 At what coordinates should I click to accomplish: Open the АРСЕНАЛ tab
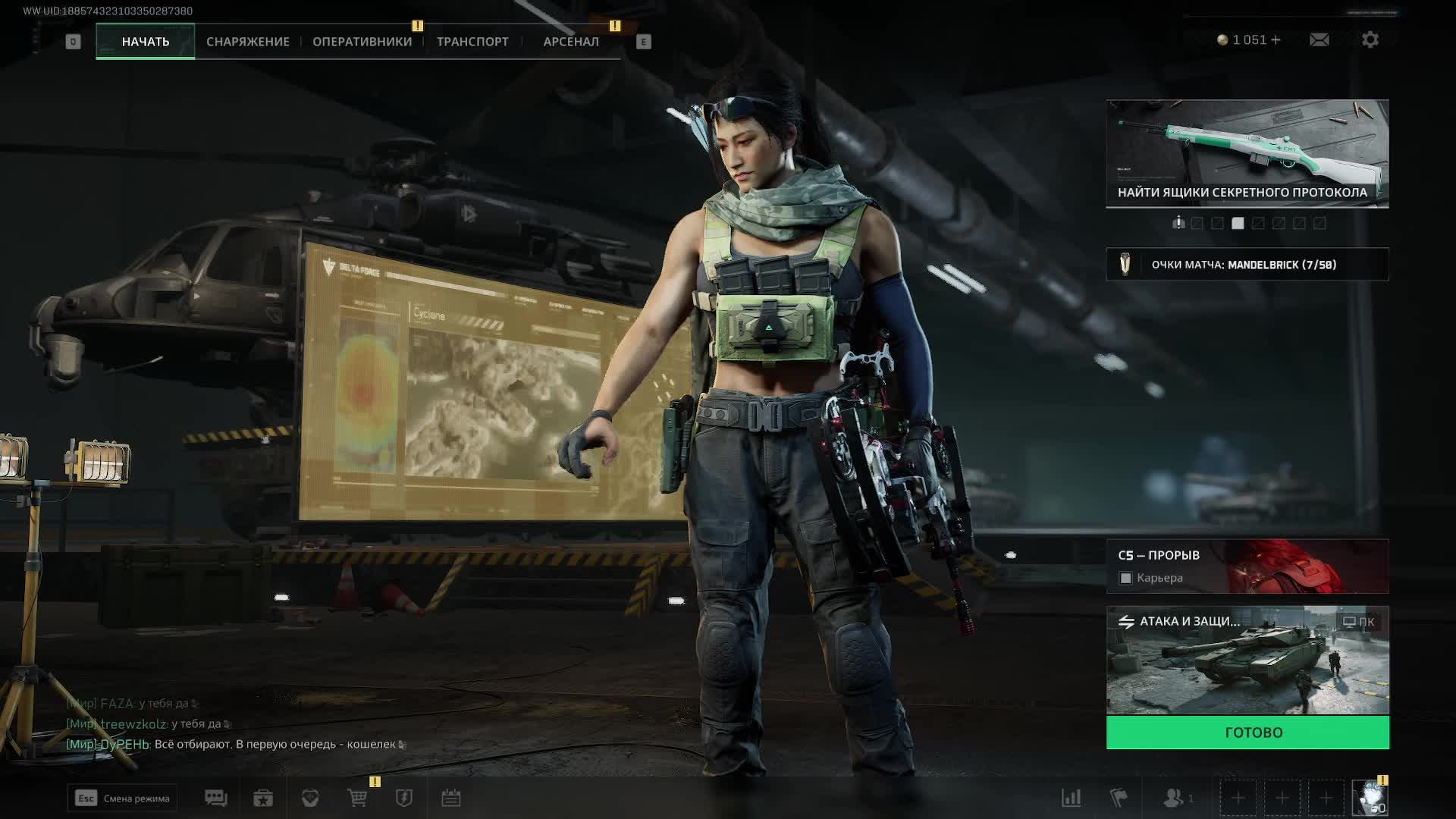[x=571, y=42]
